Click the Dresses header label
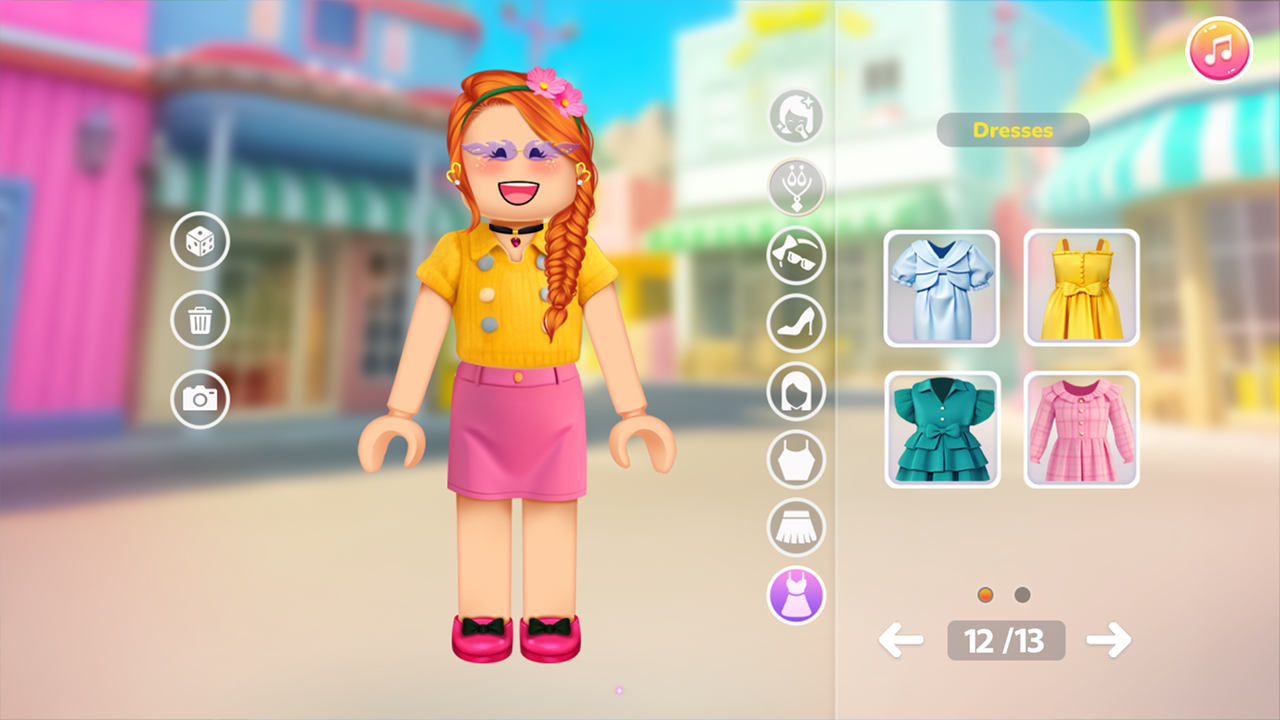The image size is (1280, 720). click(x=1012, y=130)
